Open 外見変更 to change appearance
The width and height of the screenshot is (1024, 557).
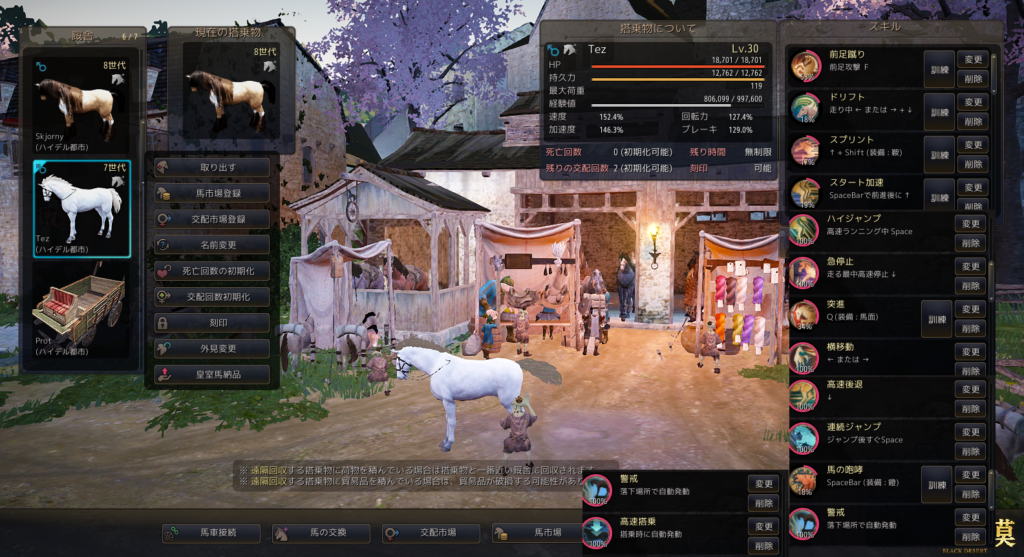click(x=212, y=349)
